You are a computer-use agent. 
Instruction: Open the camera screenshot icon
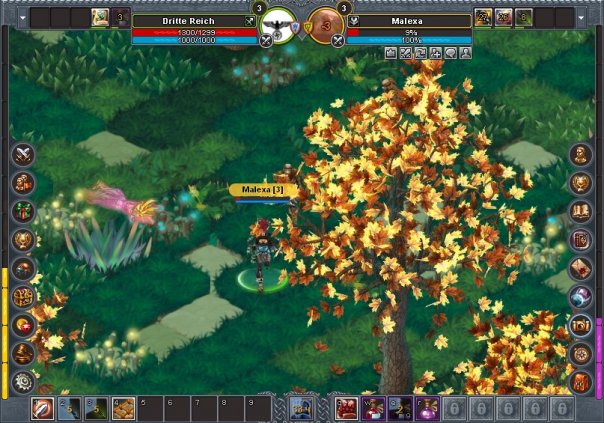[x=581, y=325]
